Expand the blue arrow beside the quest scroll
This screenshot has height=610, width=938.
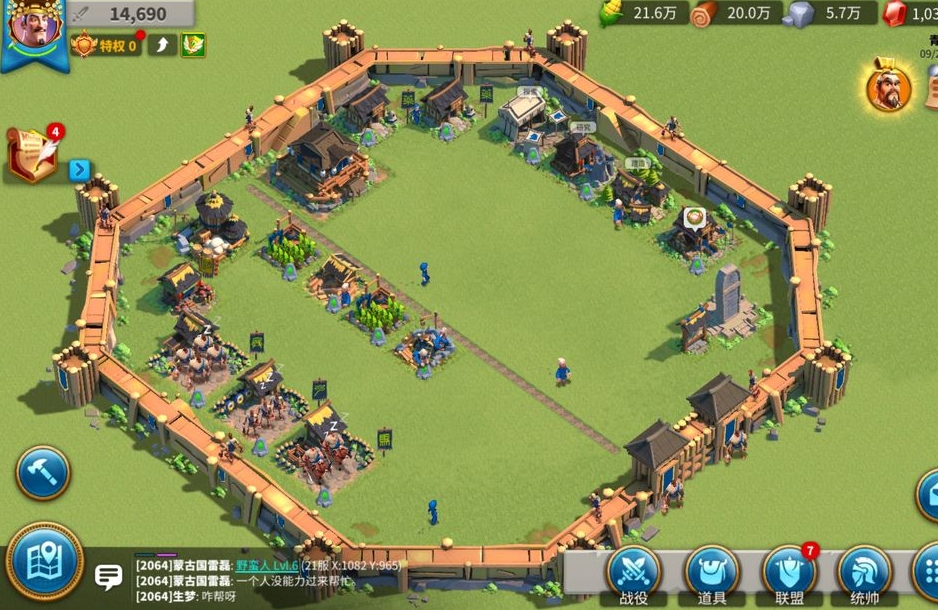pos(80,170)
